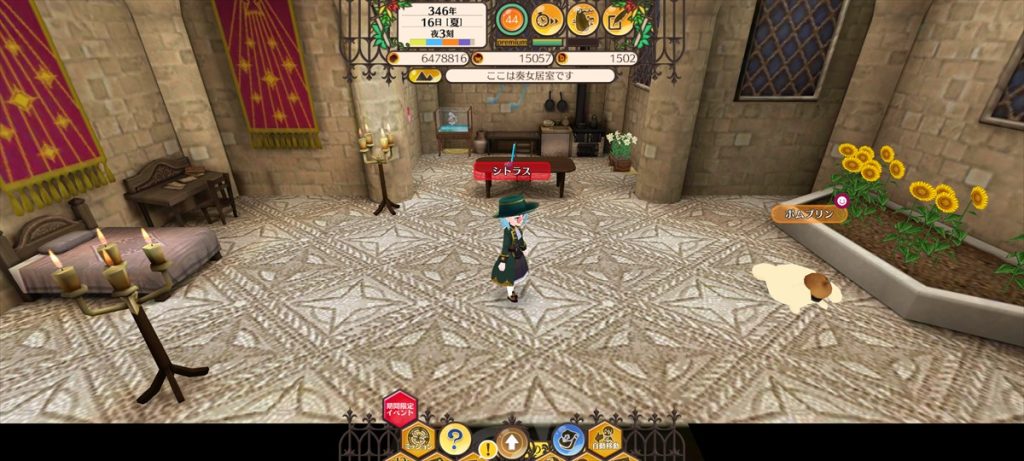Open the stopwatch time-skip icon

tap(547, 18)
